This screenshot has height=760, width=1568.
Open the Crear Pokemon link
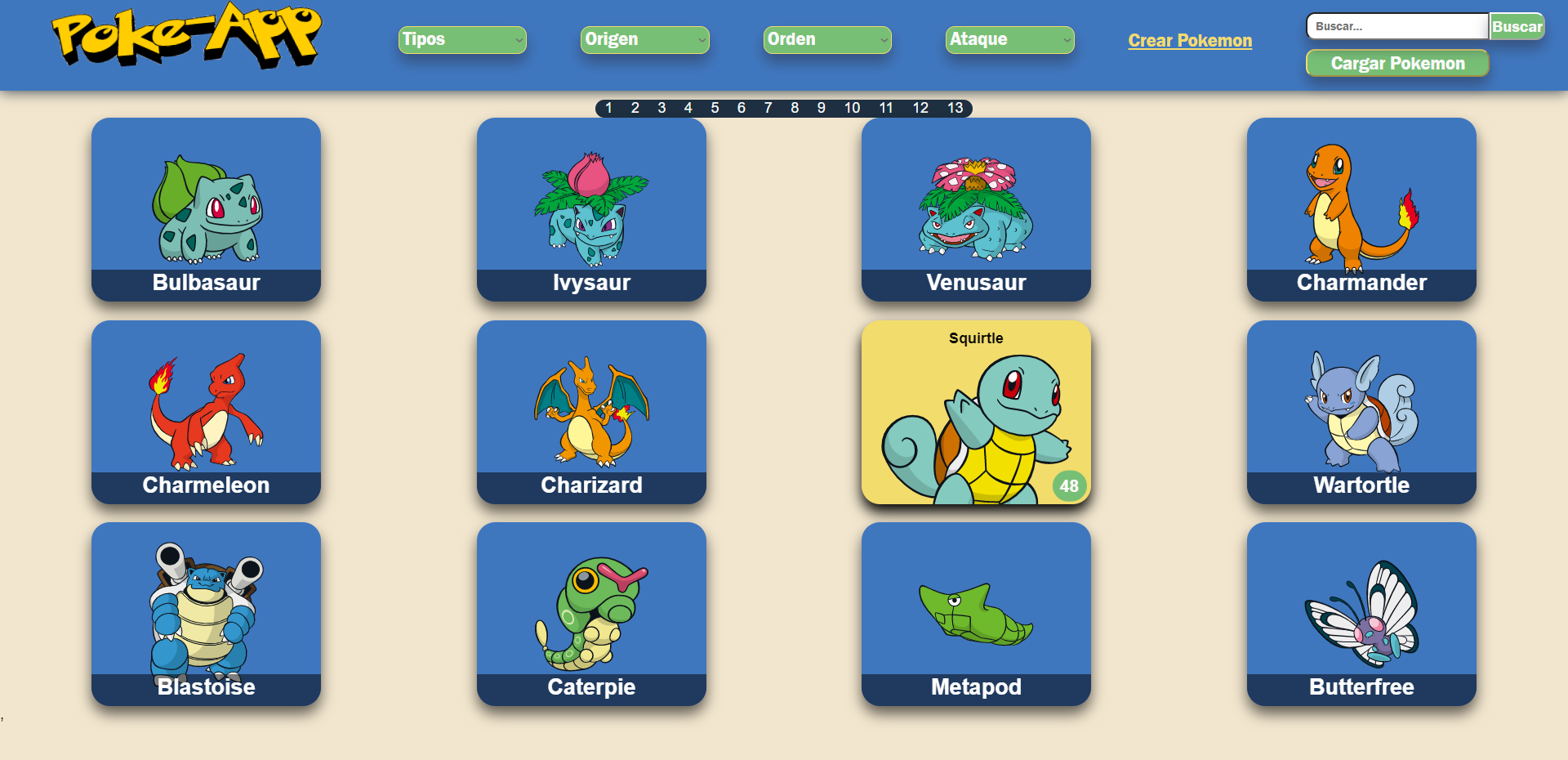point(1189,40)
